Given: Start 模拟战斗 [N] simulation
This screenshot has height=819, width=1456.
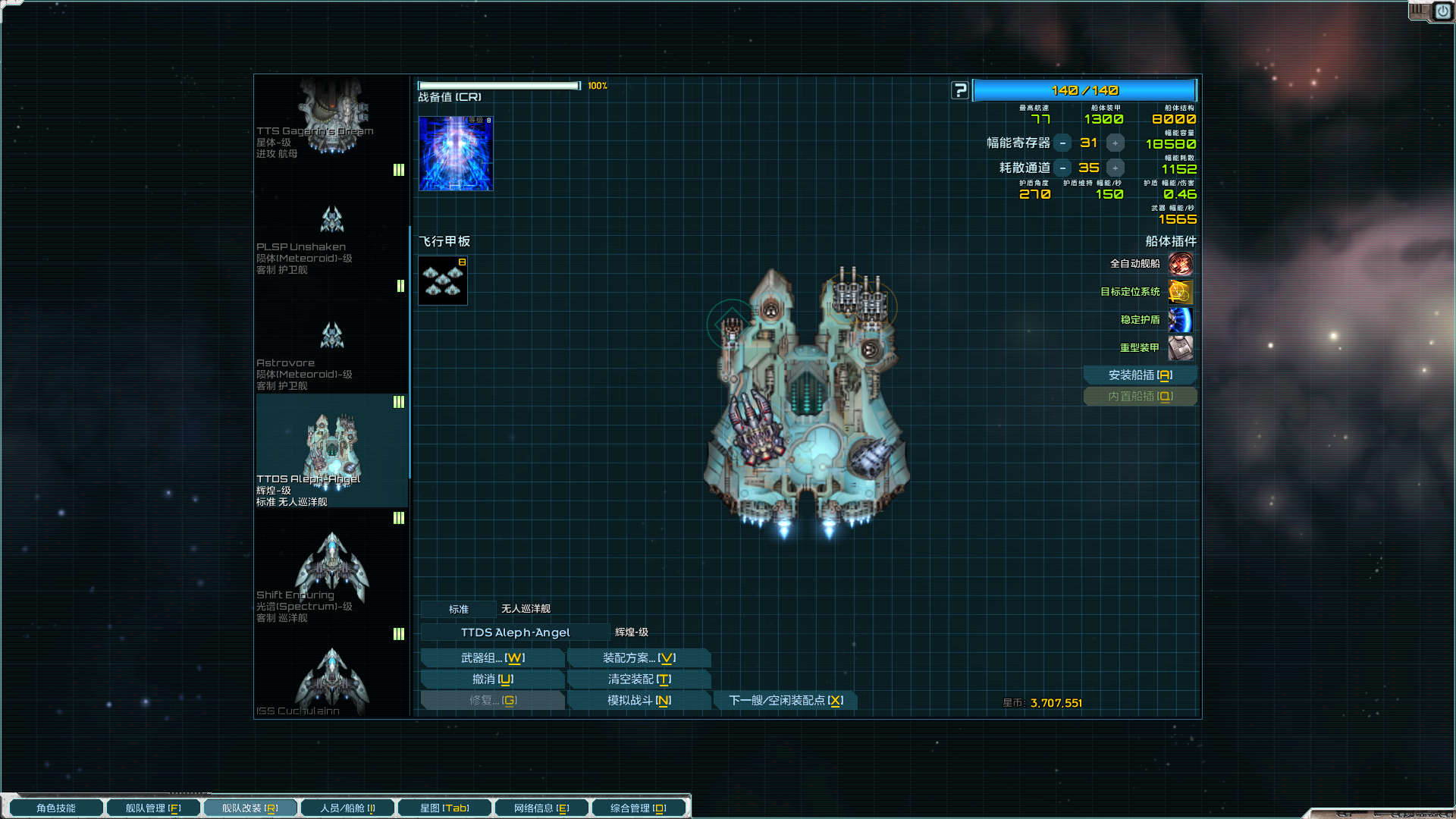Looking at the screenshot, I should coord(639,700).
